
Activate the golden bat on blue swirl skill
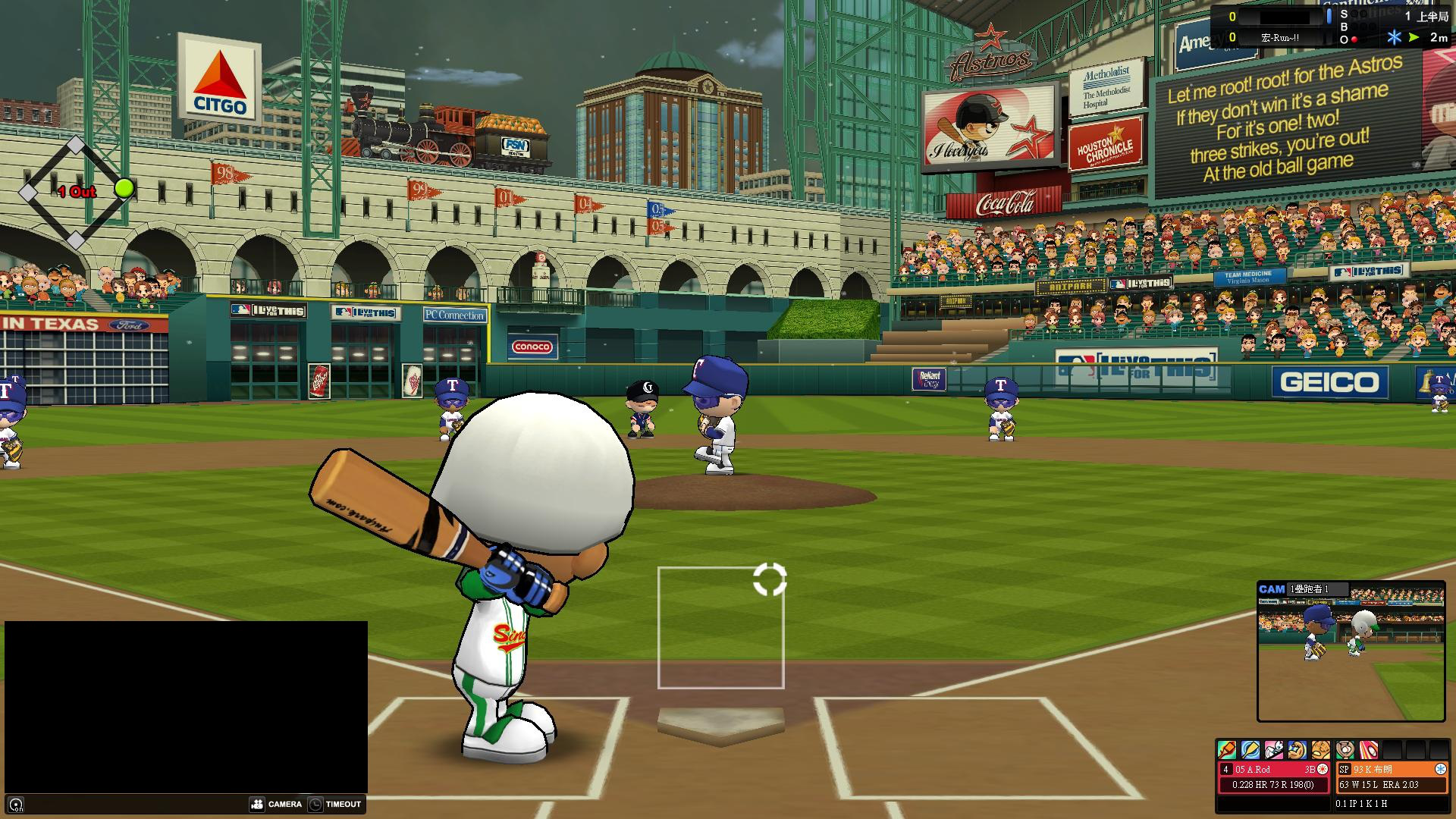click(x=1250, y=750)
